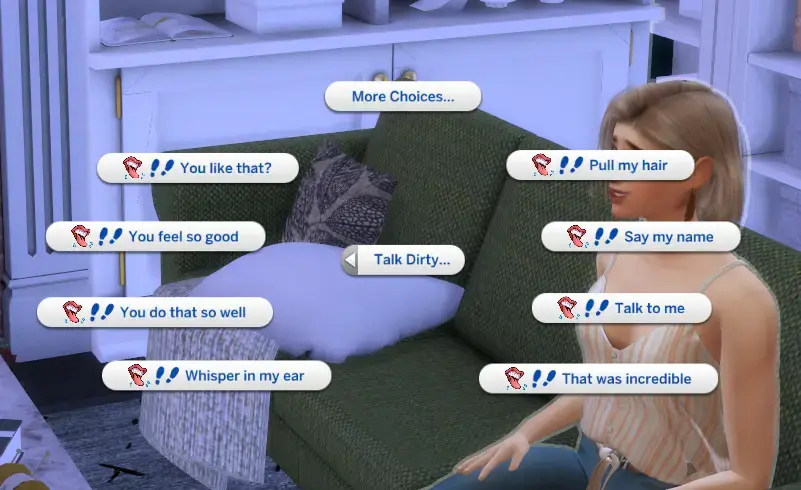
Task: Select the "Pull my hair" option
Action: 600,165
